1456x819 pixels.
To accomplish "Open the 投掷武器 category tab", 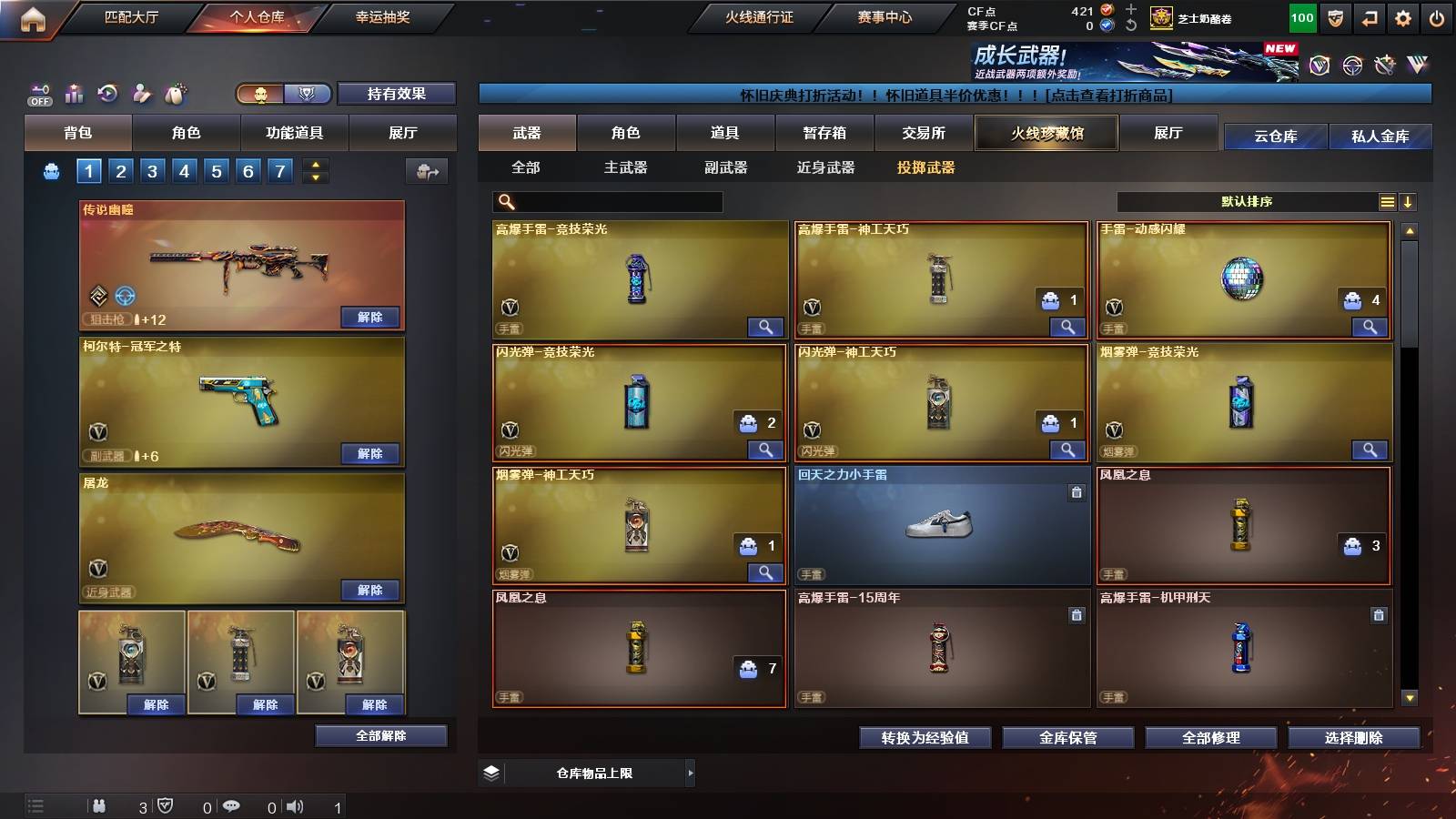I will 926,167.
